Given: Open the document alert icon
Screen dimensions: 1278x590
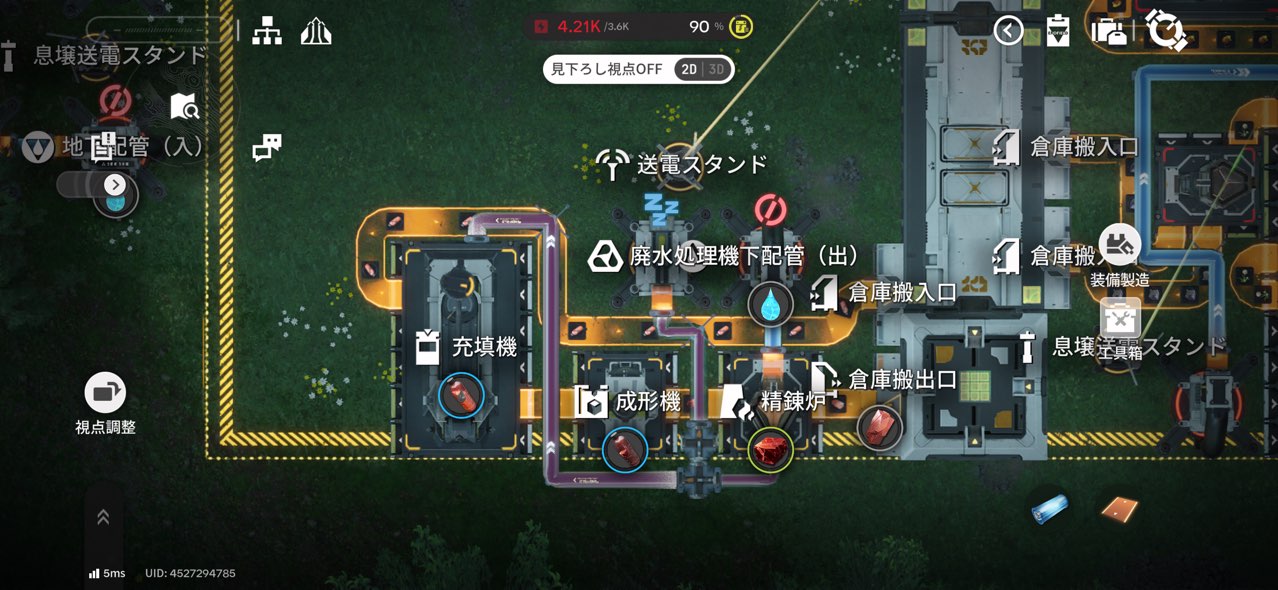Looking at the screenshot, I should click(x=103, y=147).
